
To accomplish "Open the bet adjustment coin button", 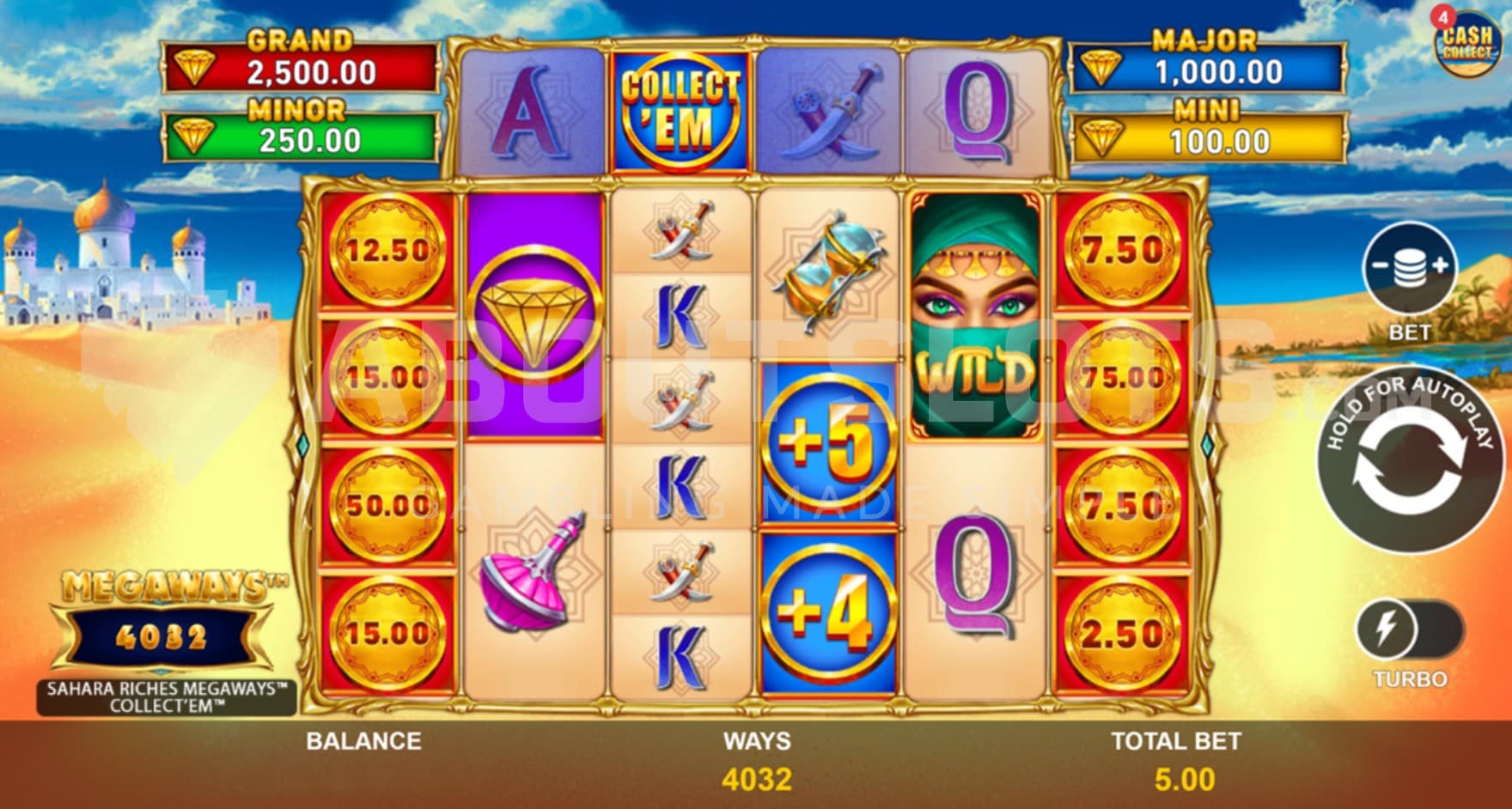I will pyautogui.click(x=1410, y=267).
